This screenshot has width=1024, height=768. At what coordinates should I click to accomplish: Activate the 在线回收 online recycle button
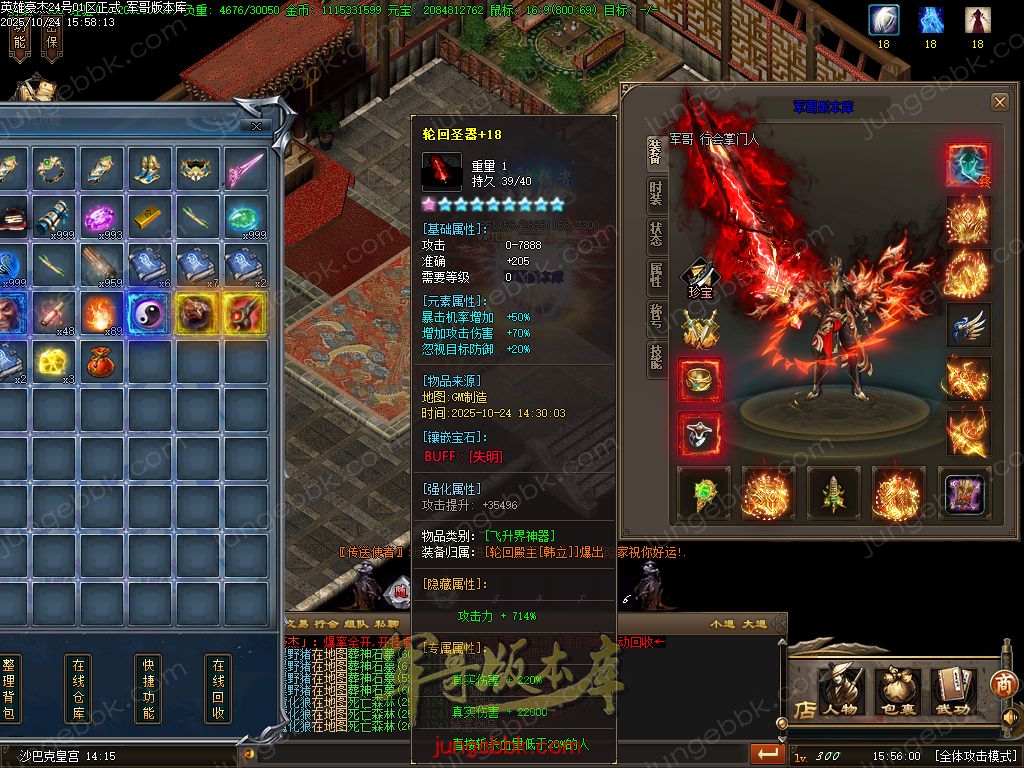[x=218, y=688]
